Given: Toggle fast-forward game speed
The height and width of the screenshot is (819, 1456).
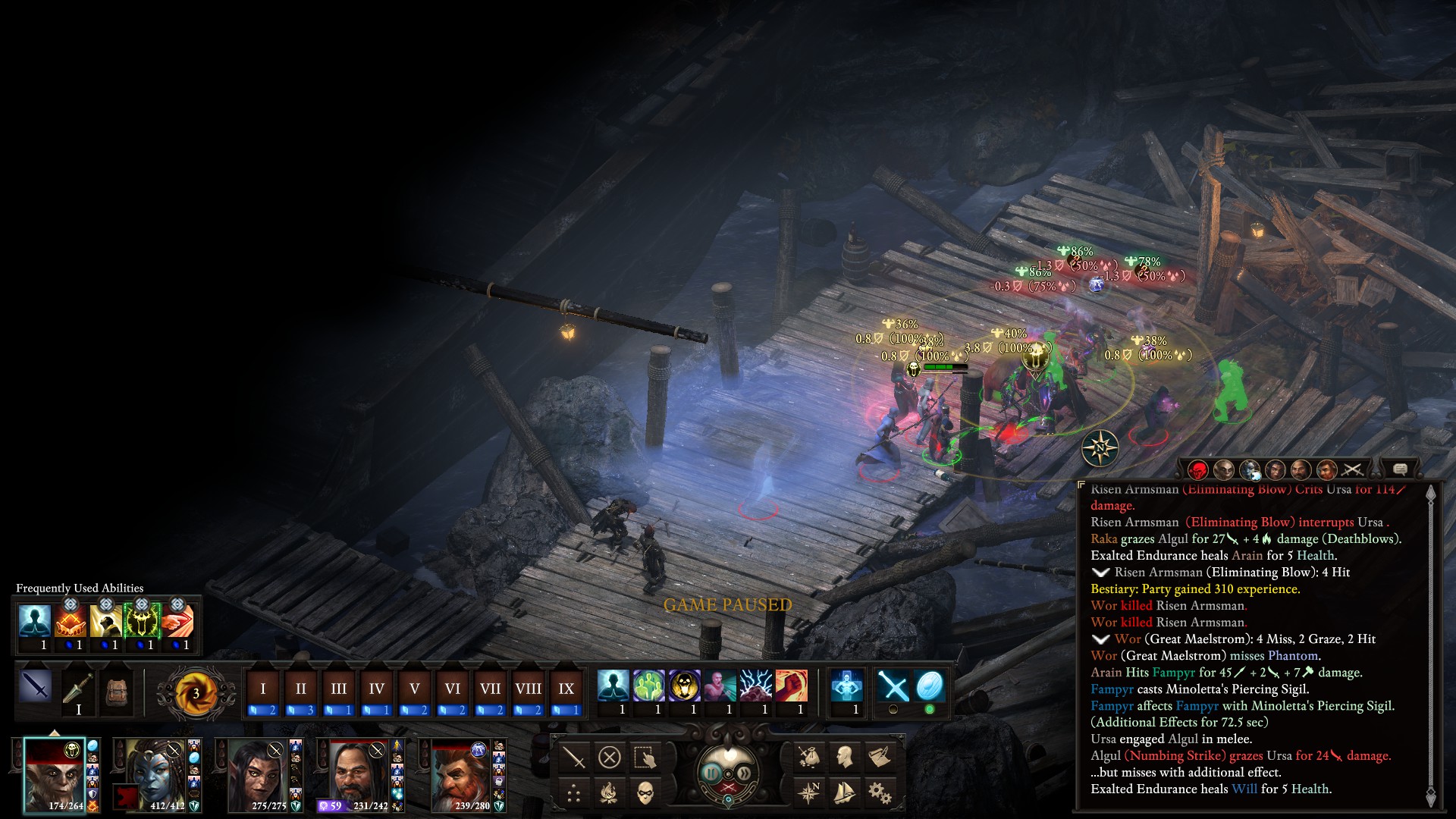Looking at the screenshot, I should (x=745, y=773).
